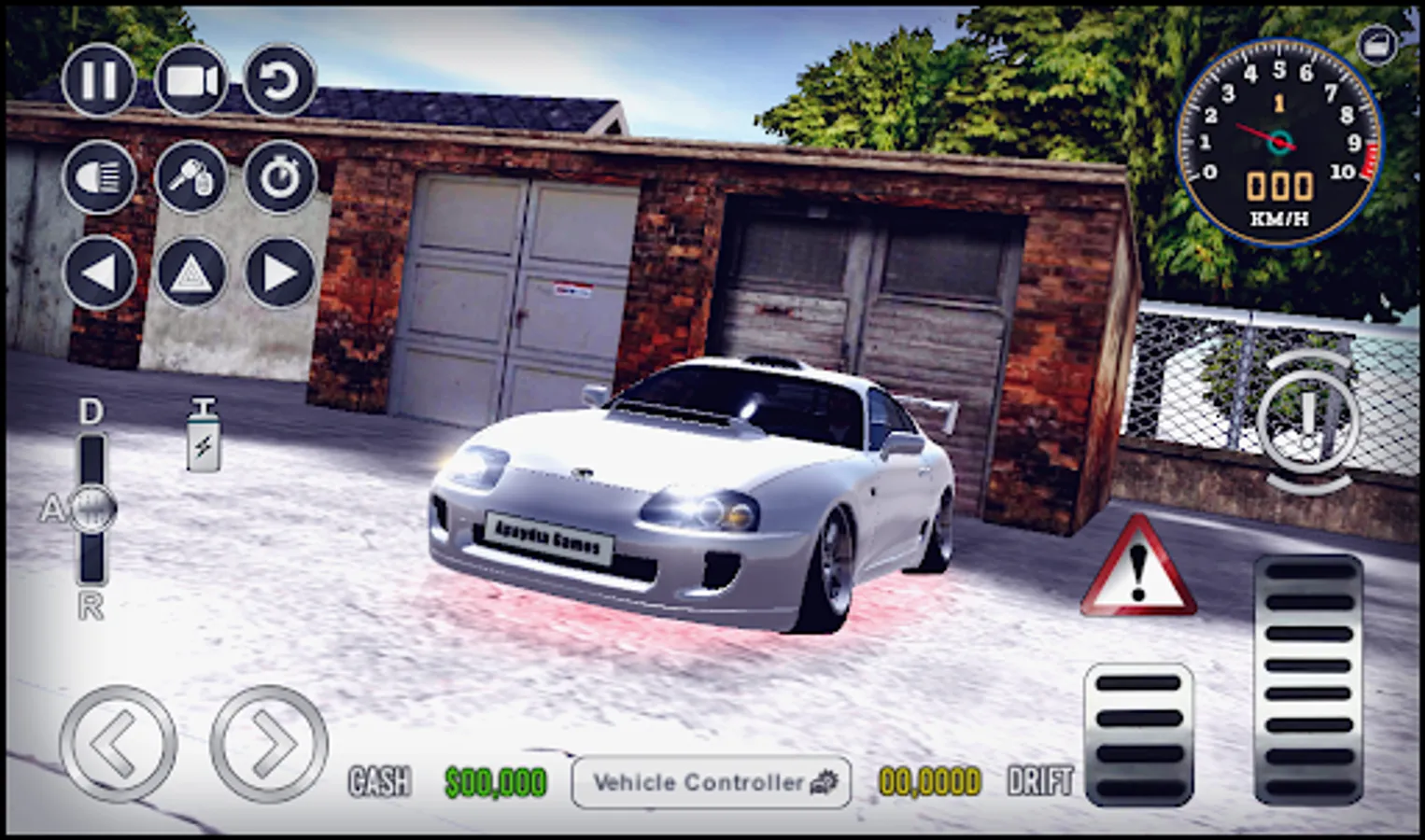Toggle the left turn signal
The height and width of the screenshot is (840, 1425).
point(99,273)
